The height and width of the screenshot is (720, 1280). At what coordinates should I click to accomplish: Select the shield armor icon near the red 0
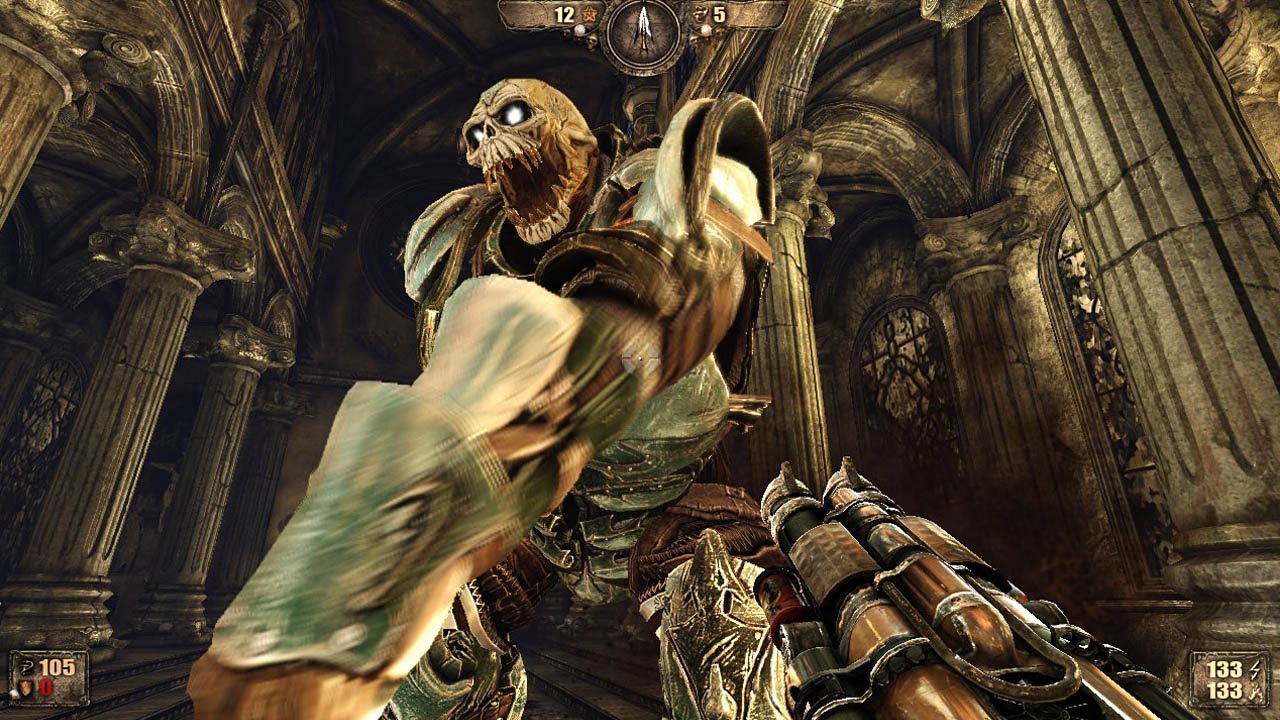pyautogui.click(x=25, y=688)
